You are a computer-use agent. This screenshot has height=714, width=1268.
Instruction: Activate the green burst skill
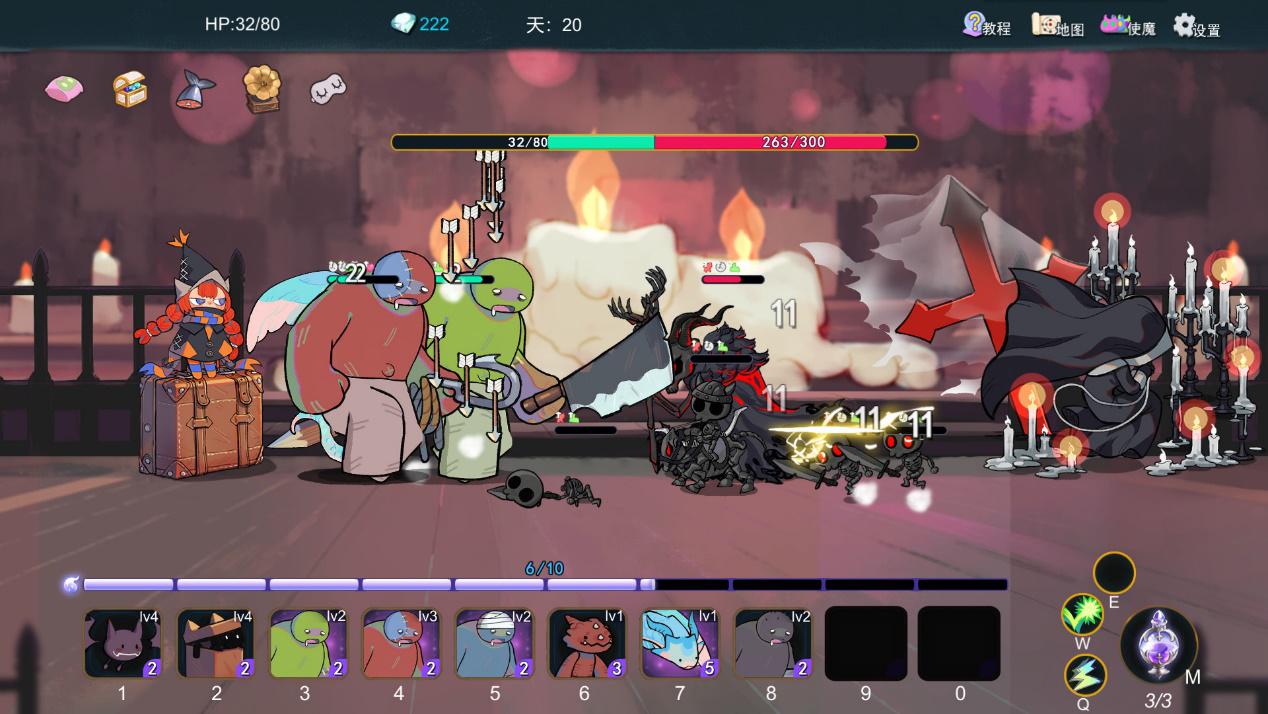click(1082, 614)
